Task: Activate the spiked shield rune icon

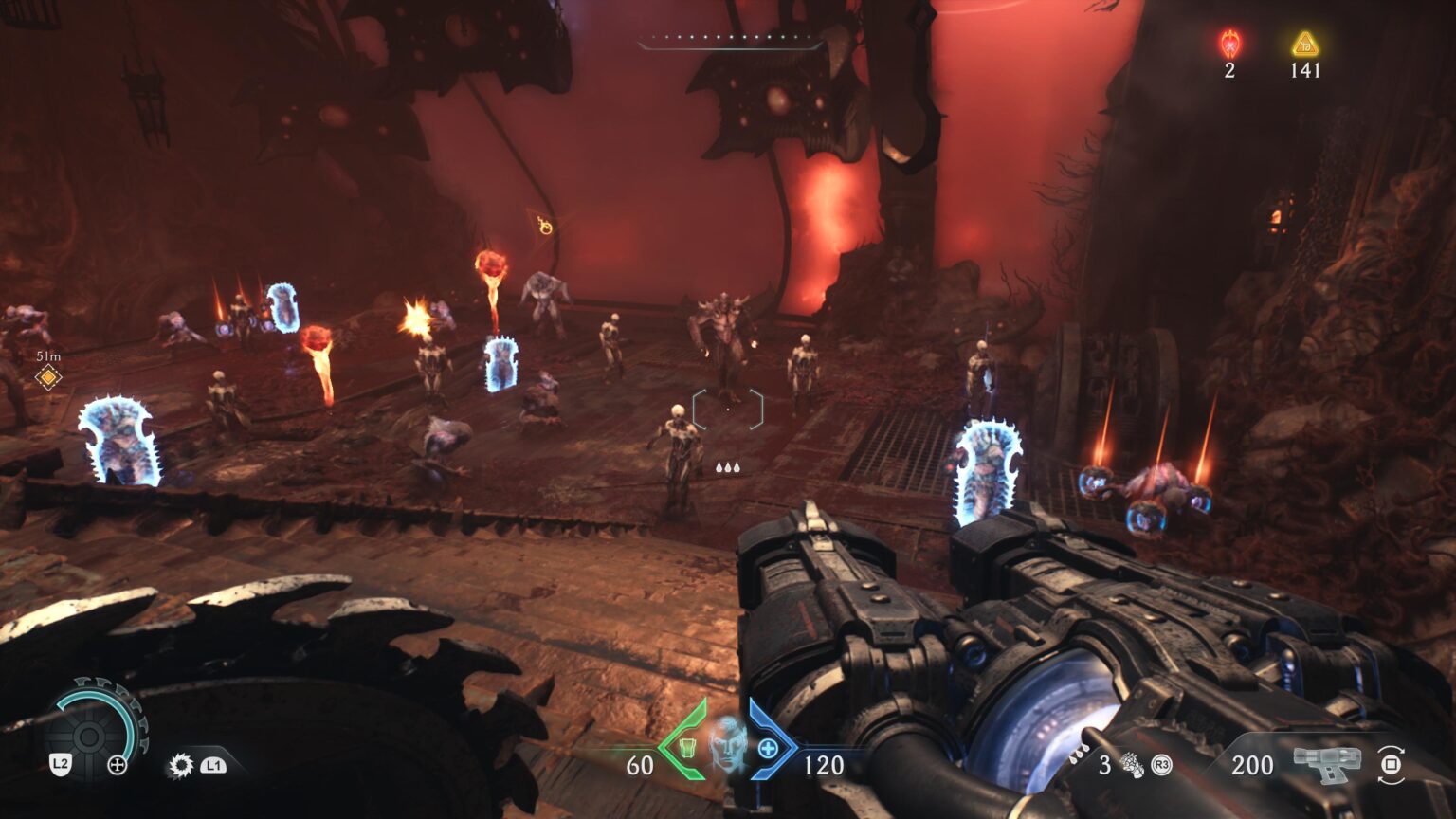Action: click(180, 765)
